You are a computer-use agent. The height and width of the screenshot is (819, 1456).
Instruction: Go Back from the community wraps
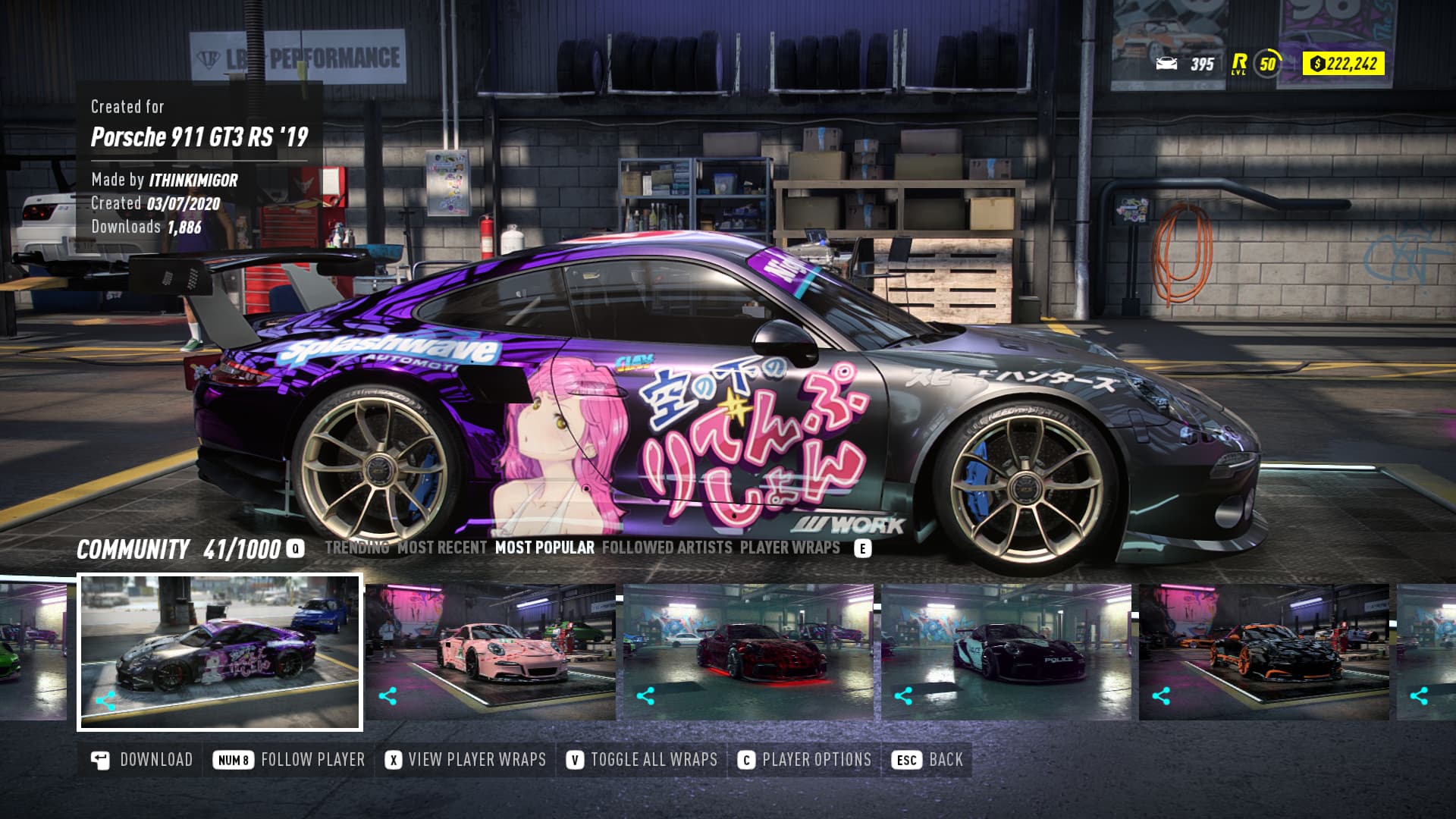coord(928,760)
